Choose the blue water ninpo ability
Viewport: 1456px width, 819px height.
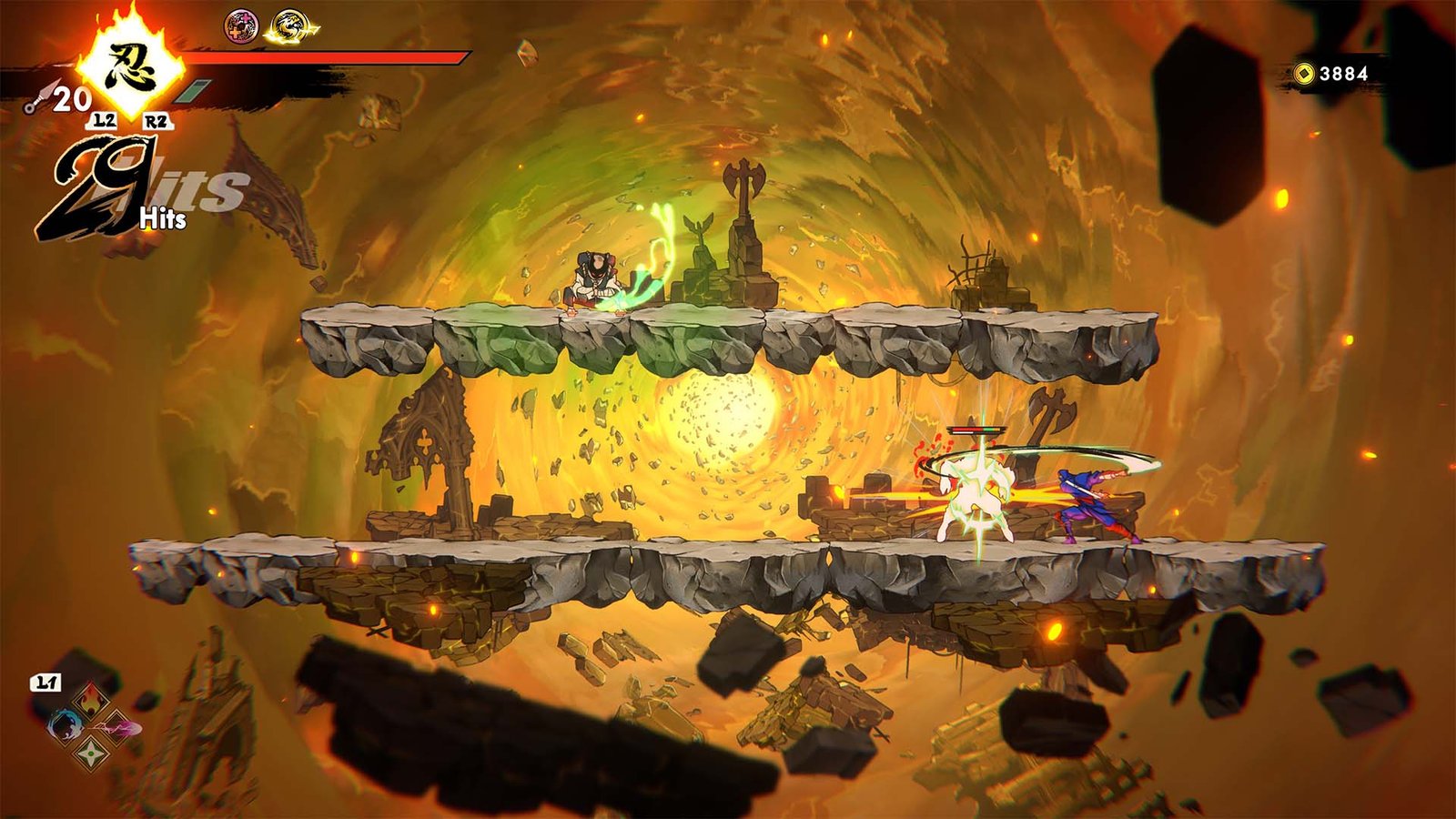point(66,725)
